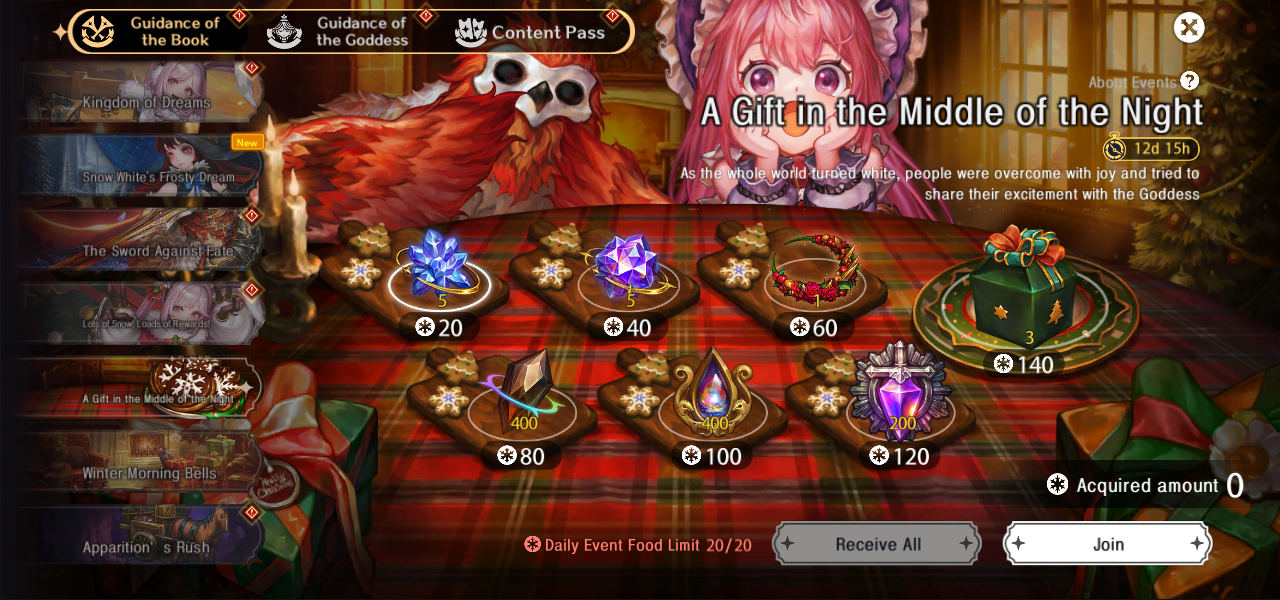The height and width of the screenshot is (600, 1280).
Task: Join the event with the Join button
Action: 1108,544
